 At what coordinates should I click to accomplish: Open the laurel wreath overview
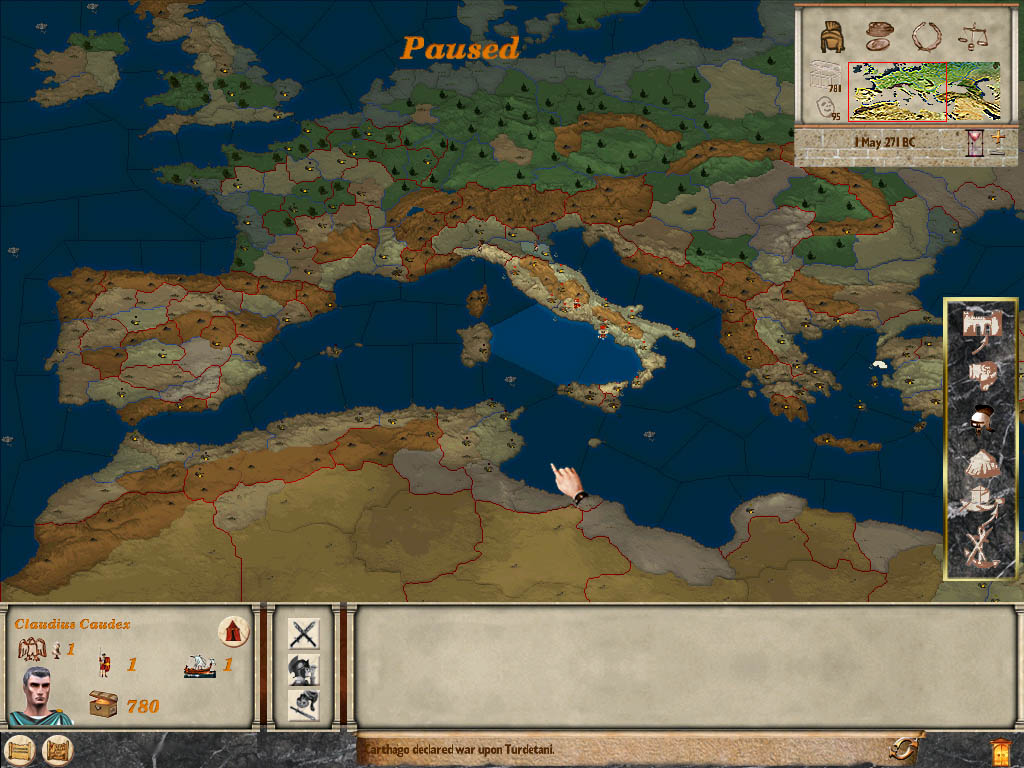pyautogui.click(x=926, y=36)
